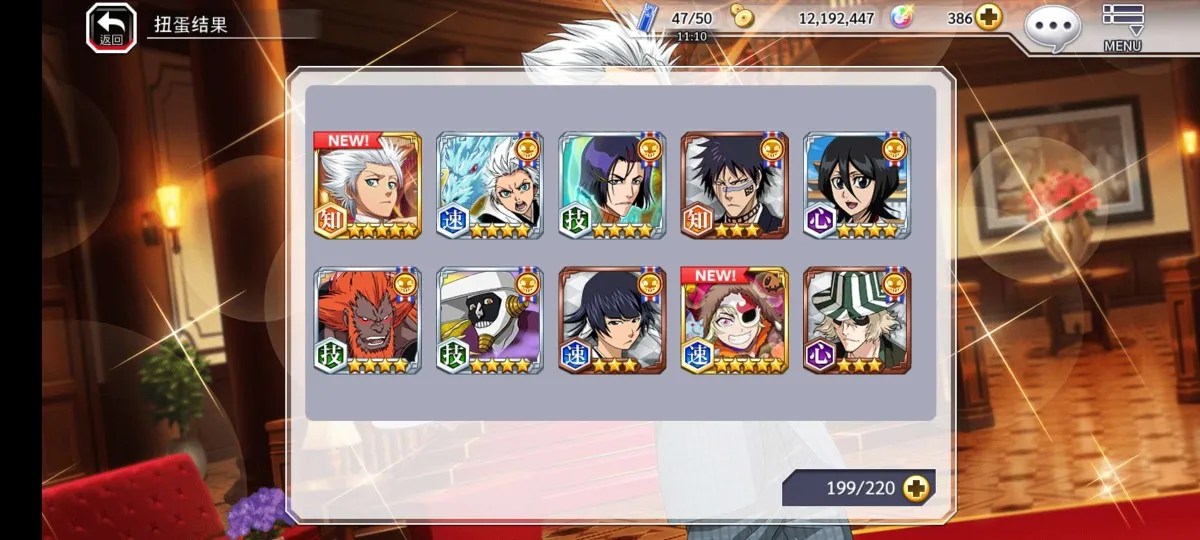The height and width of the screenshot is (540, 1200).
Task: Open the chat speech bubble
Action: tap(1052, 26)
